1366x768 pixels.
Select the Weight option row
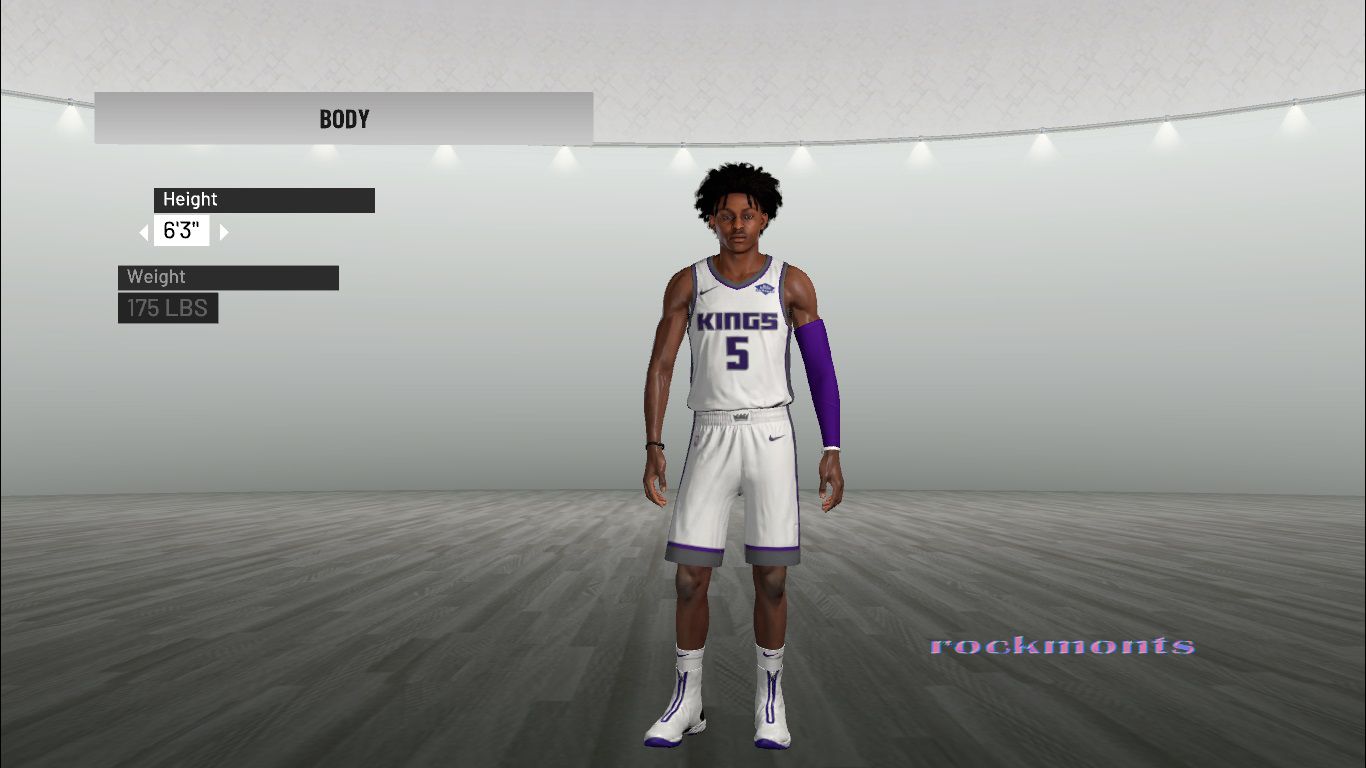228,277
